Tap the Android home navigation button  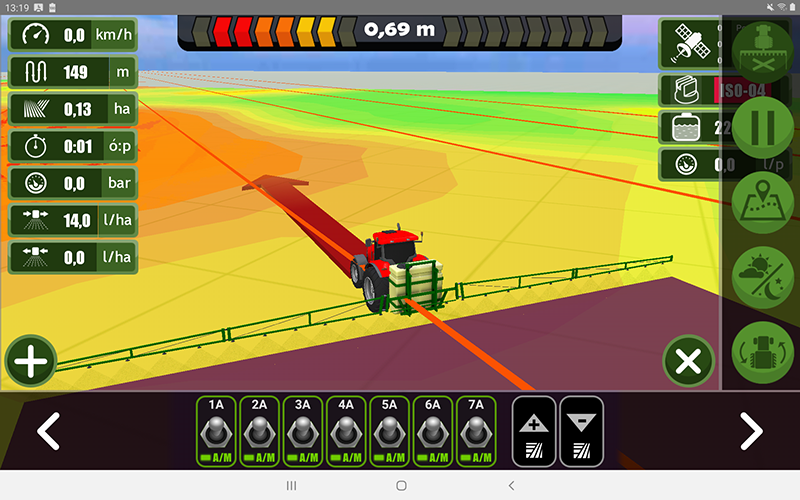401,485
